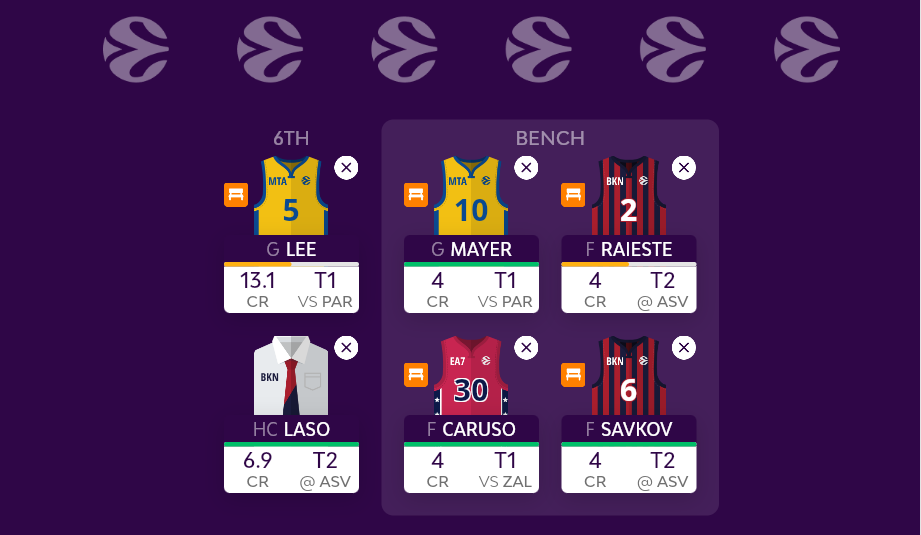Screen dimensions: 921x535
Task: Open the F Caruso name banner
Action: pos(471,429)
